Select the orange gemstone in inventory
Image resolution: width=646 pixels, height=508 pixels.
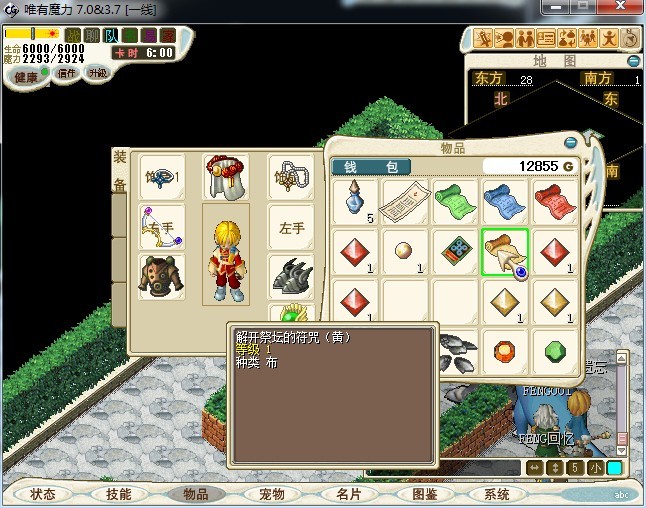pos(505,352)
